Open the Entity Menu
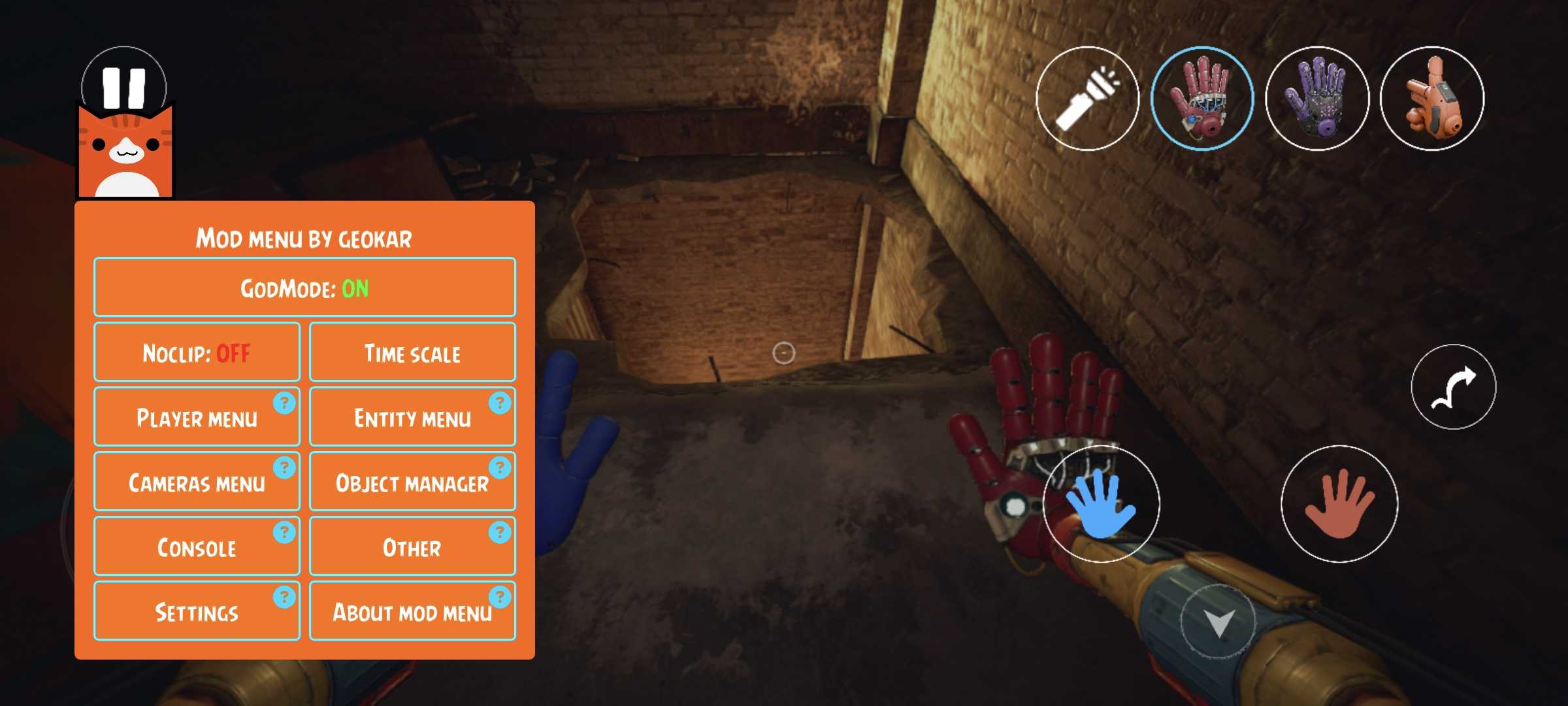The height and width of the screenshot is (706, 1568). pos(412,417)
